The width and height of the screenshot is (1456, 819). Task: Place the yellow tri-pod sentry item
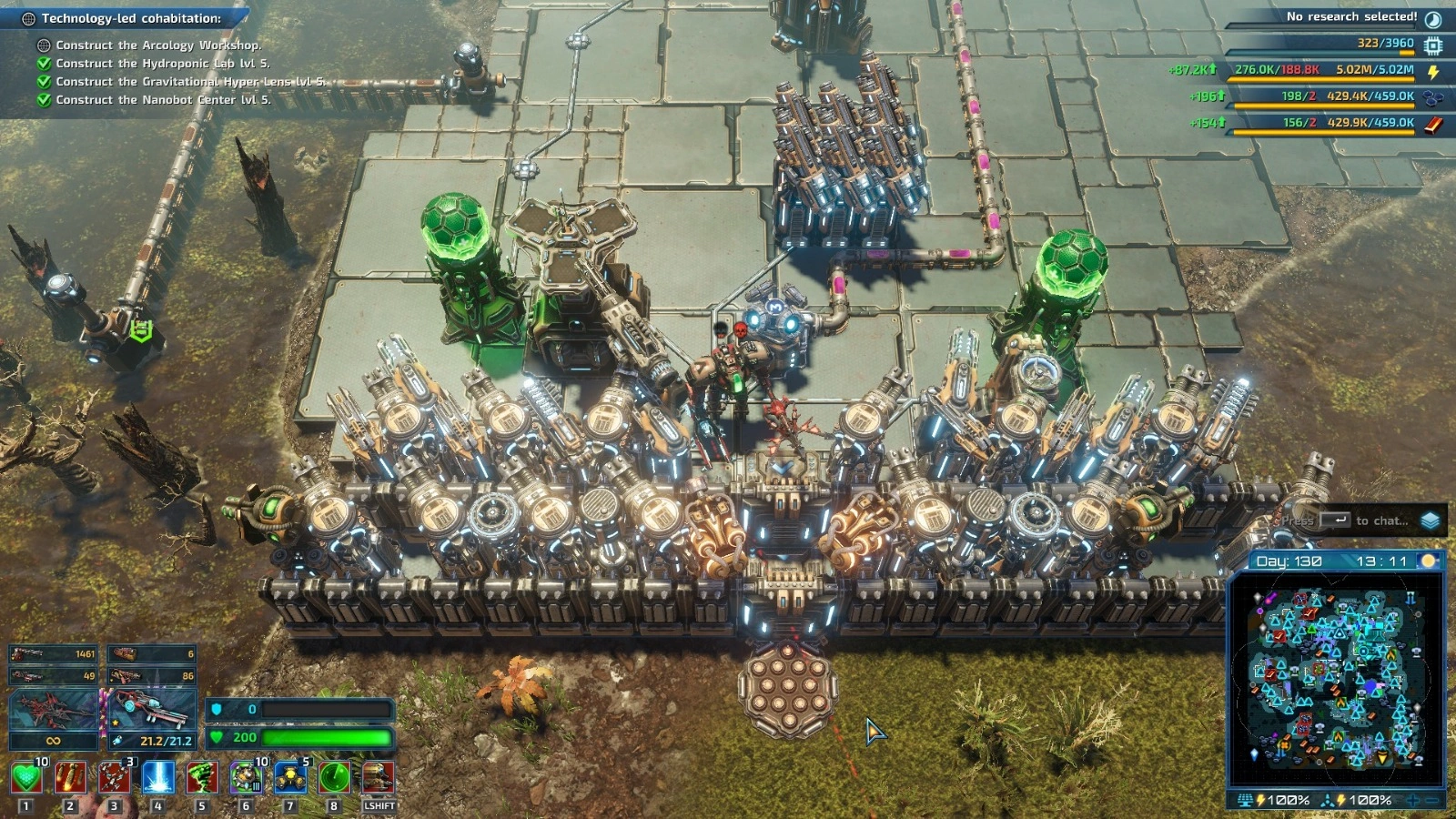click(x=290, y=778)
